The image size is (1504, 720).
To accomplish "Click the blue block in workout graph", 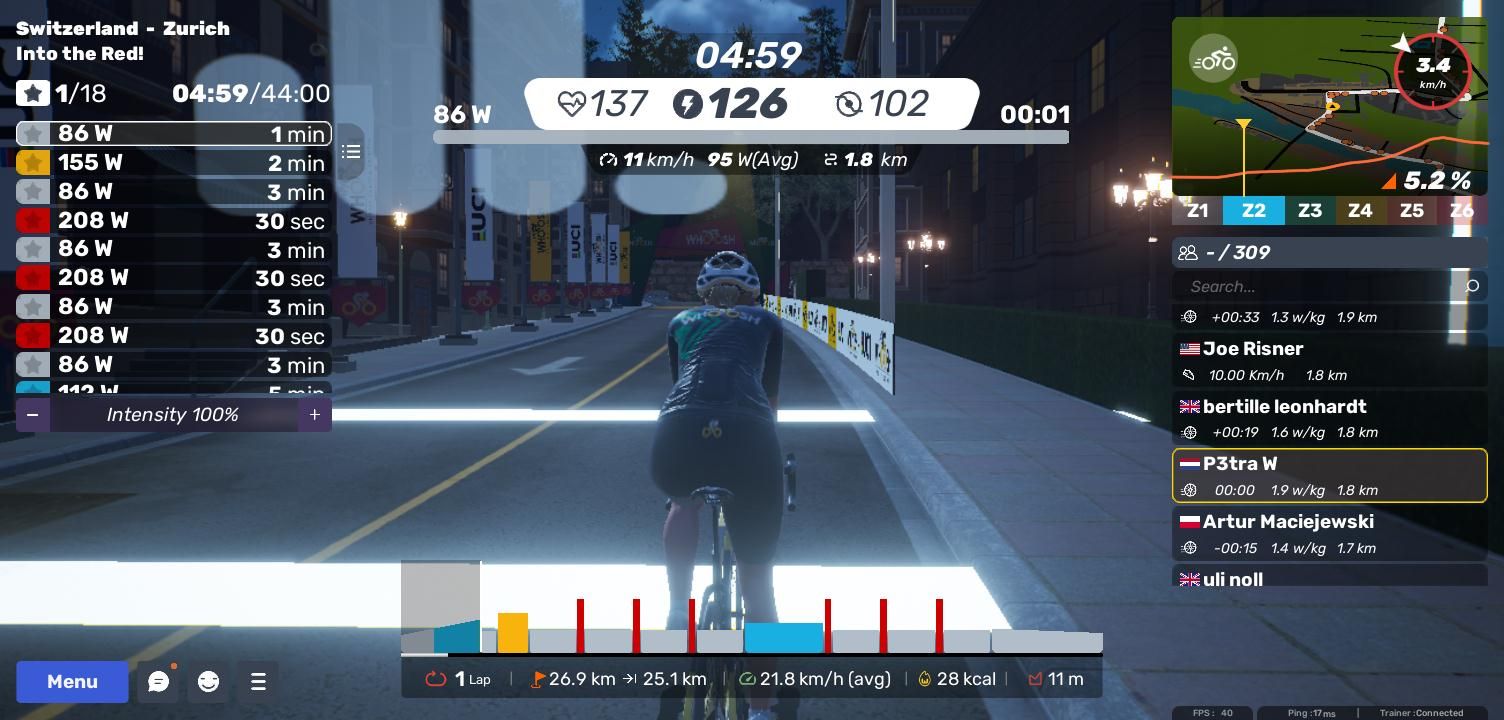I will coord(783,637).
